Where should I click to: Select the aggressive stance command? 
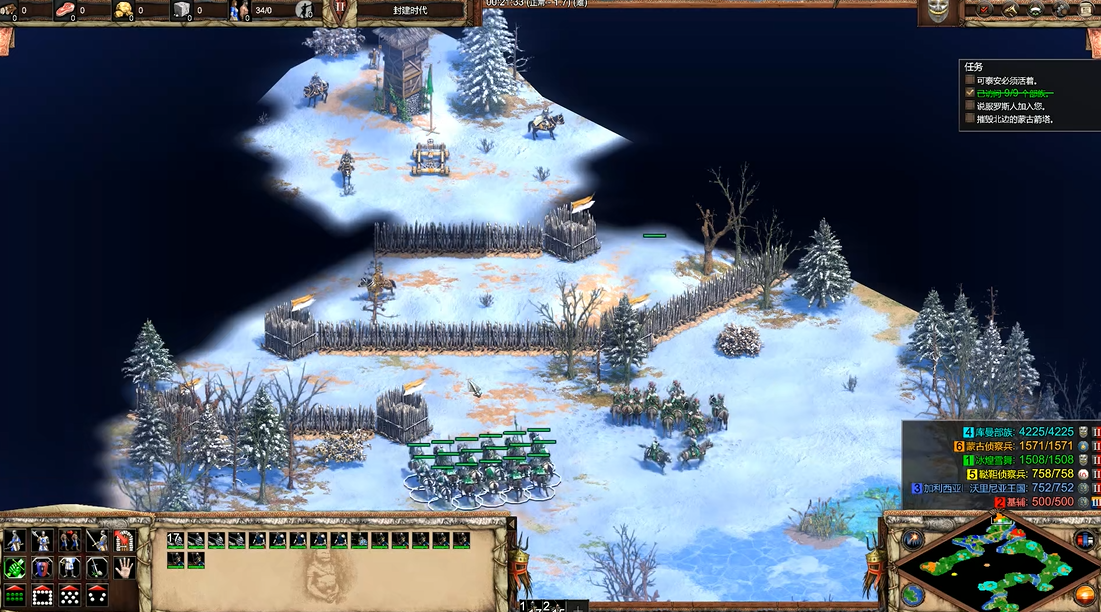[x=15, y=568]
